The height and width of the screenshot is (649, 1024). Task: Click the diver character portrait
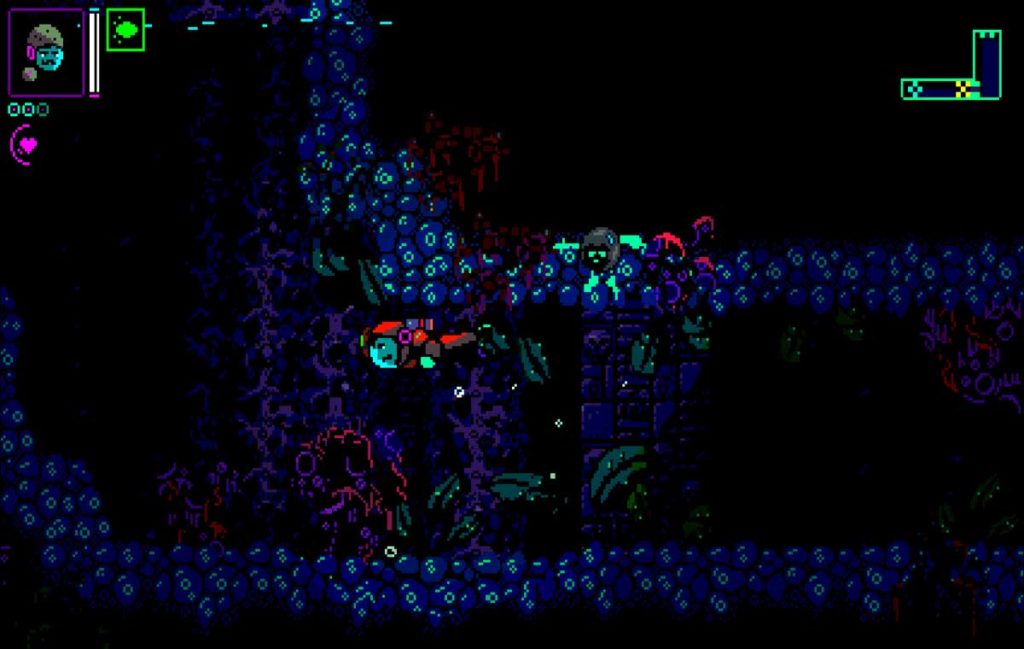click(x=46, y=52)
